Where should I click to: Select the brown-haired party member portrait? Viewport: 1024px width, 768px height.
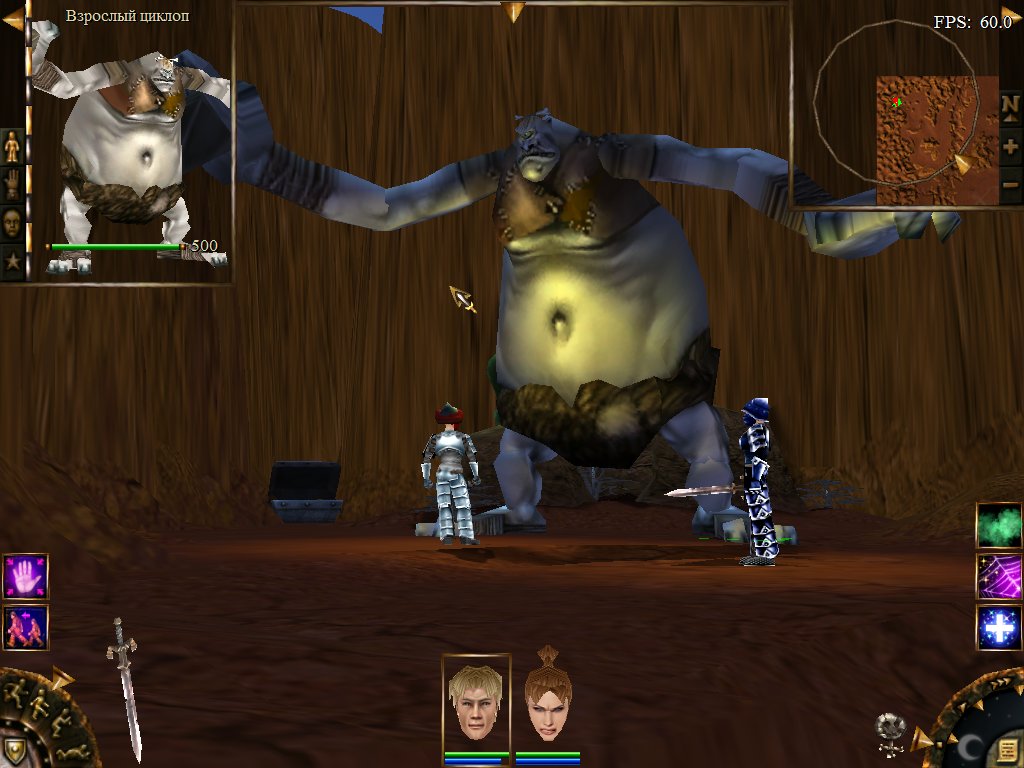[x=547, y=699]
